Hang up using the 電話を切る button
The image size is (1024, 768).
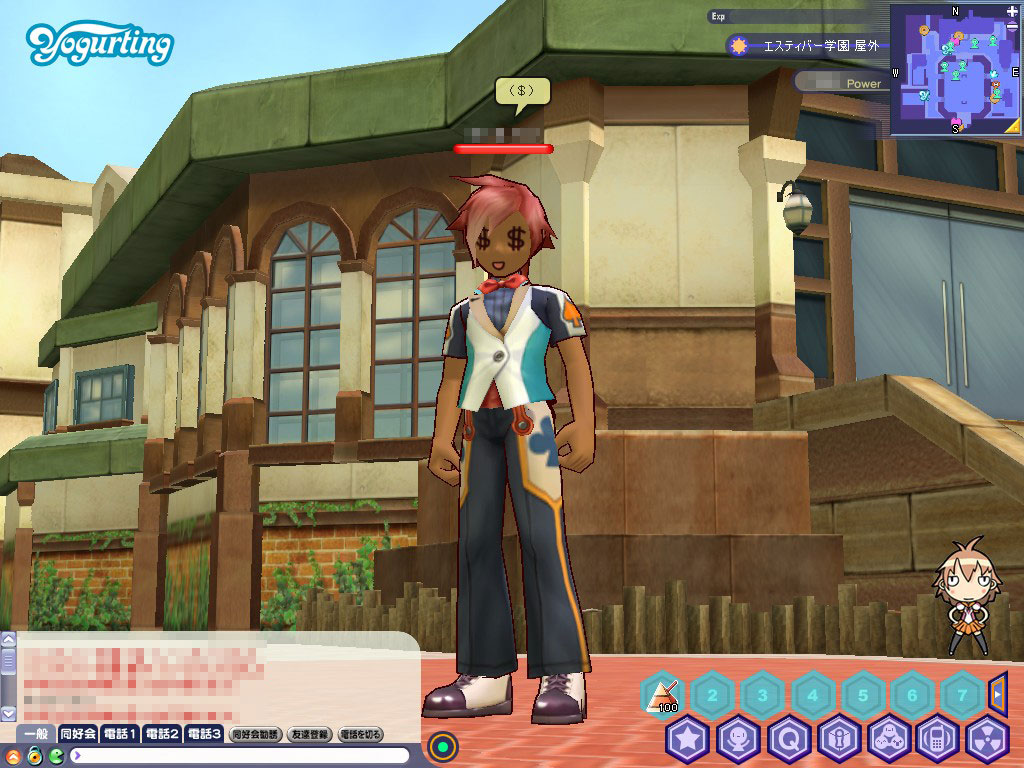[x=361, y=734]
